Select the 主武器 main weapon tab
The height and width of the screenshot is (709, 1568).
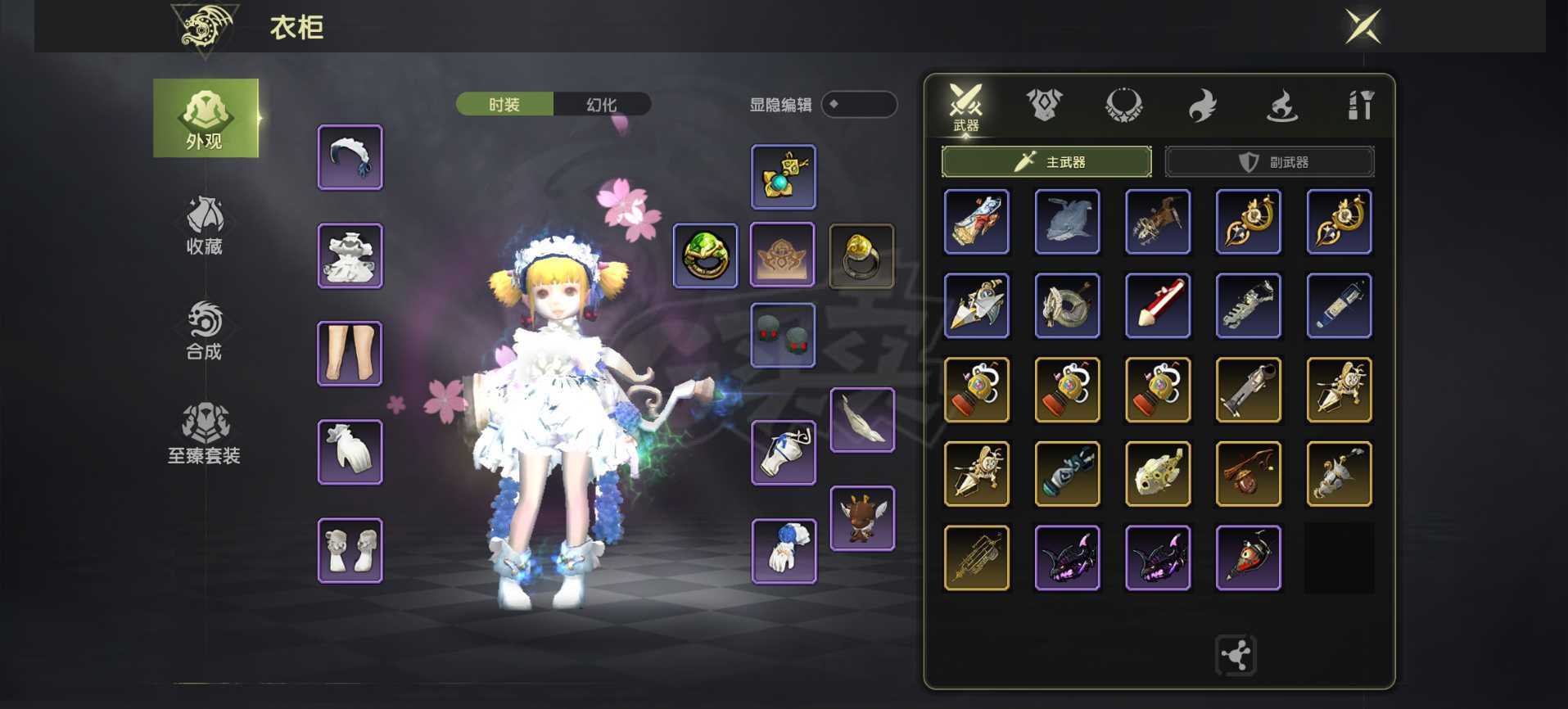pyautogui.click(x=1046, y=161)
